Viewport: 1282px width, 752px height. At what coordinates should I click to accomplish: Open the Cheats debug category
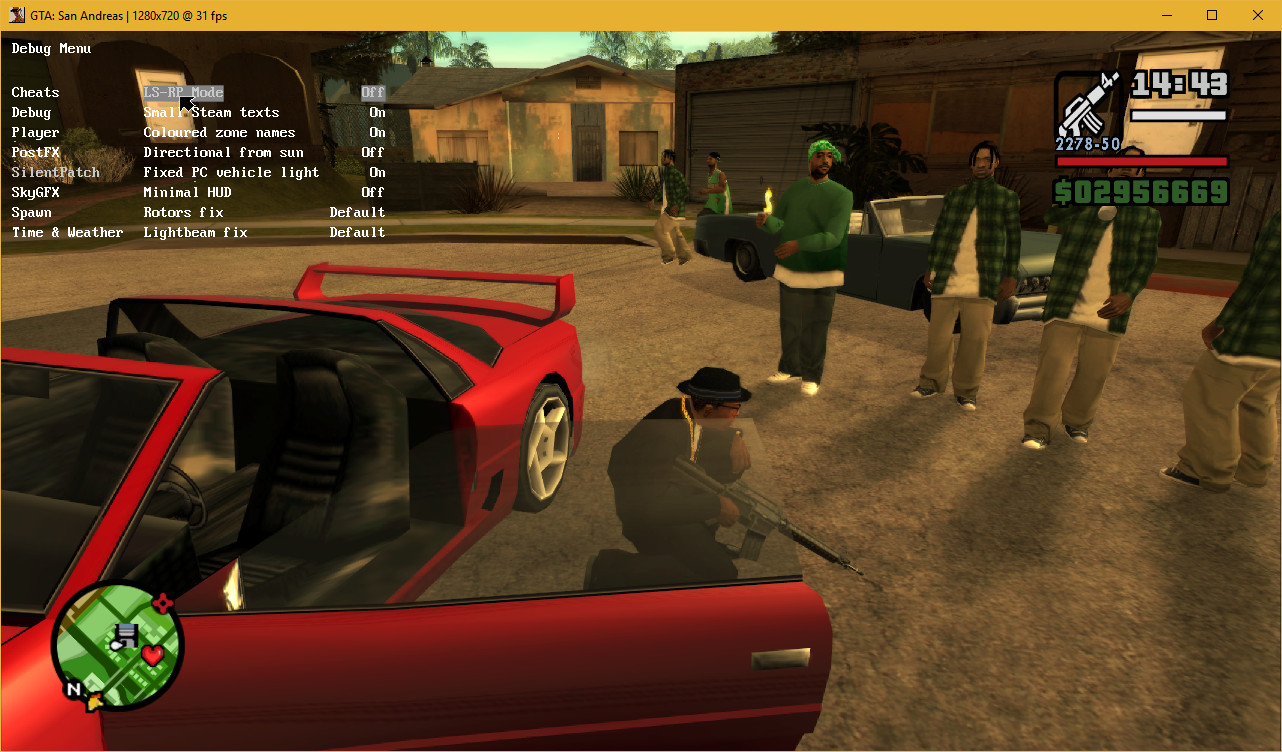tap(35, 92)
